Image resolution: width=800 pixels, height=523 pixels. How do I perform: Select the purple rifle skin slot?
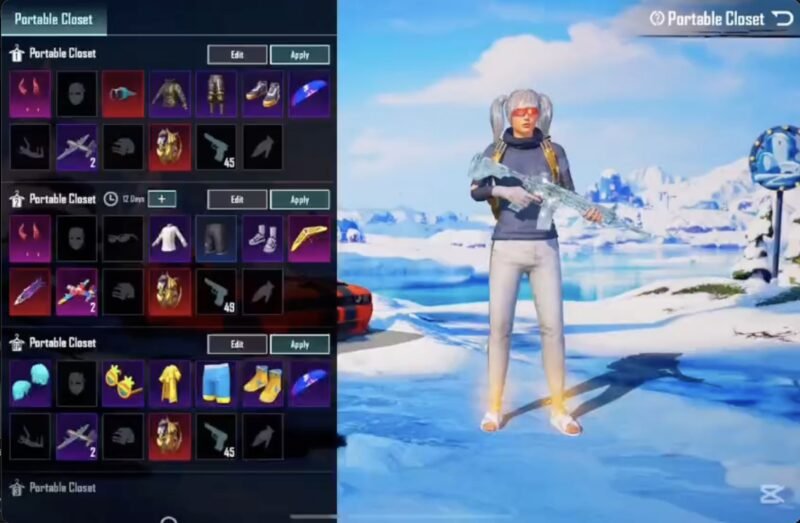click(30, 291)
